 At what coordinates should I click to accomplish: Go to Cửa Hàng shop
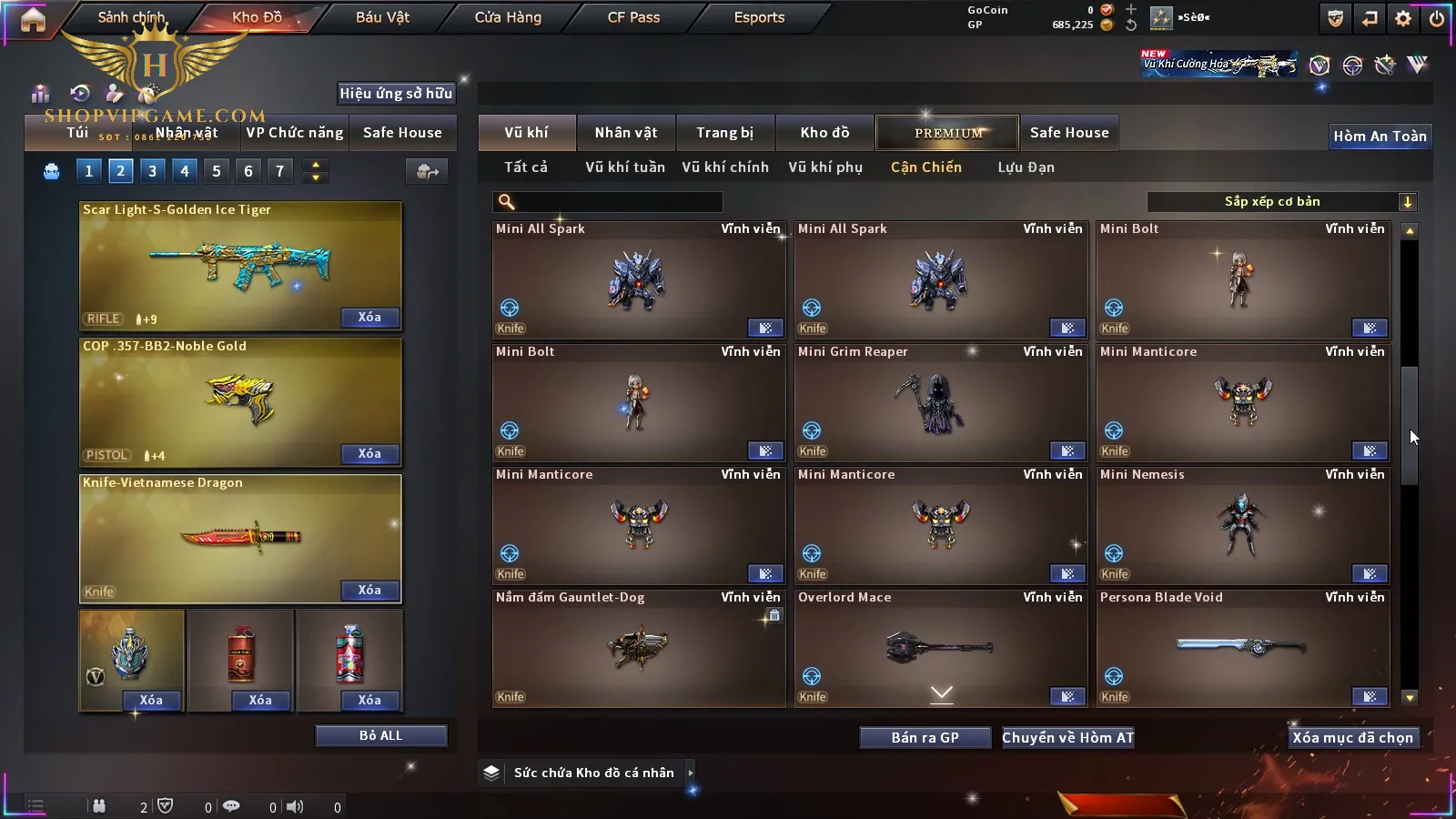click(x=508, y=17)
